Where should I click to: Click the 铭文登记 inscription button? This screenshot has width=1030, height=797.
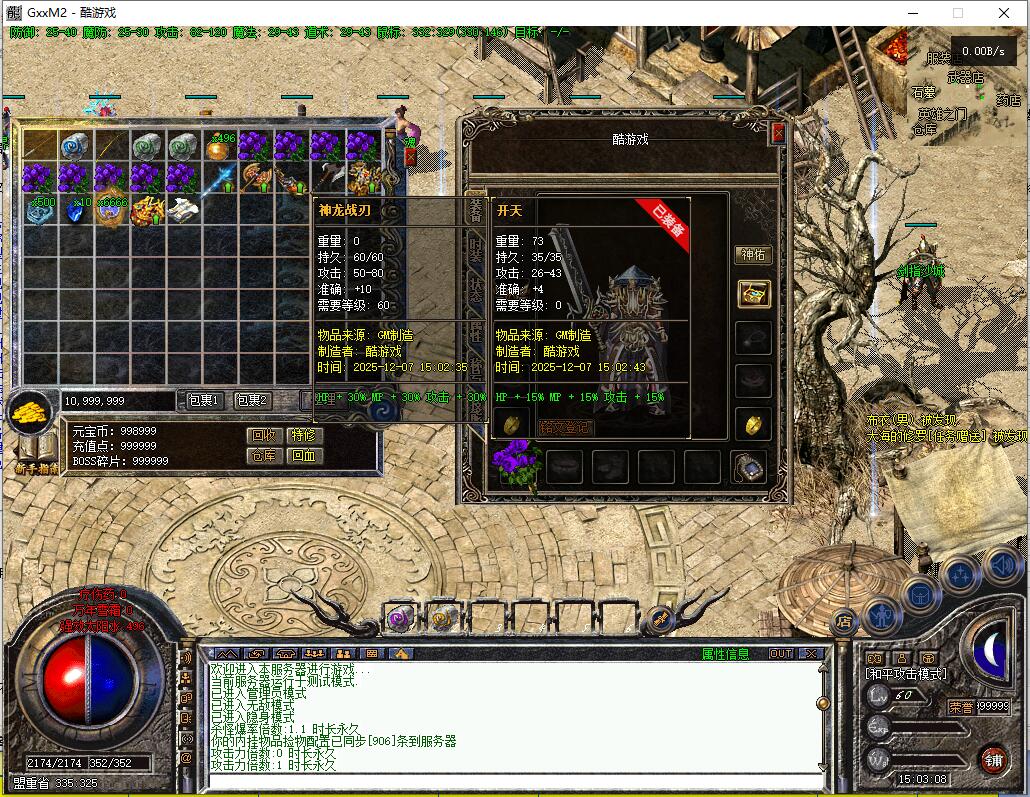click(x=565, y=427)
